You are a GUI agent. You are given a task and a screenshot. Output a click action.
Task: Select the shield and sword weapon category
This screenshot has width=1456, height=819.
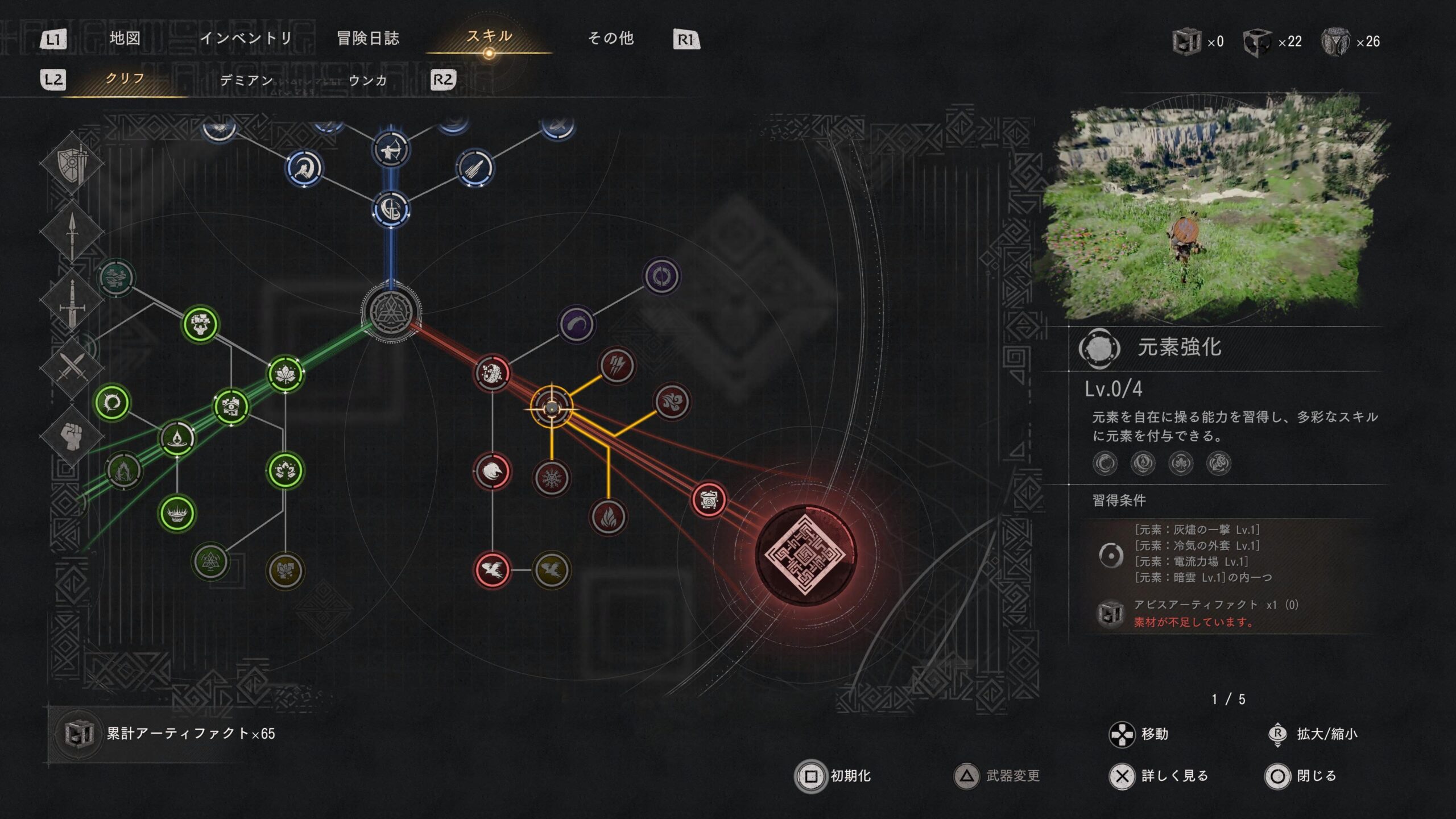[72, 164]
